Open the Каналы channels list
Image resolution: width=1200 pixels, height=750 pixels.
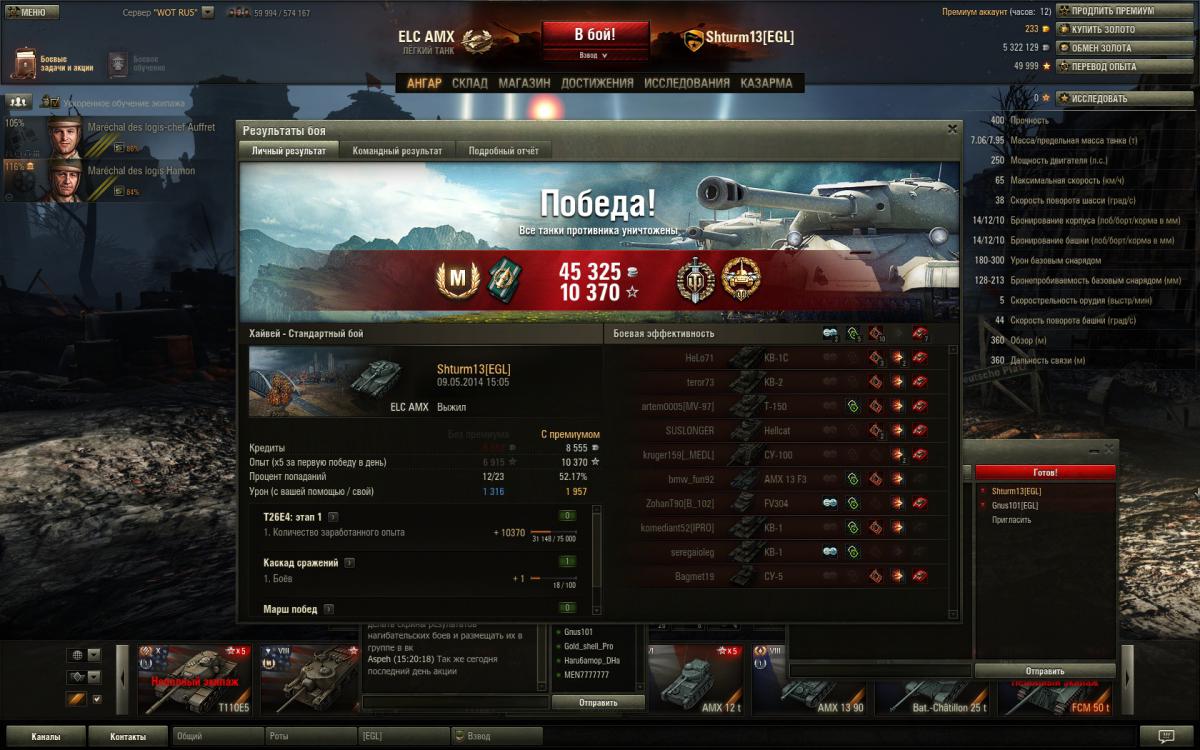44,737
